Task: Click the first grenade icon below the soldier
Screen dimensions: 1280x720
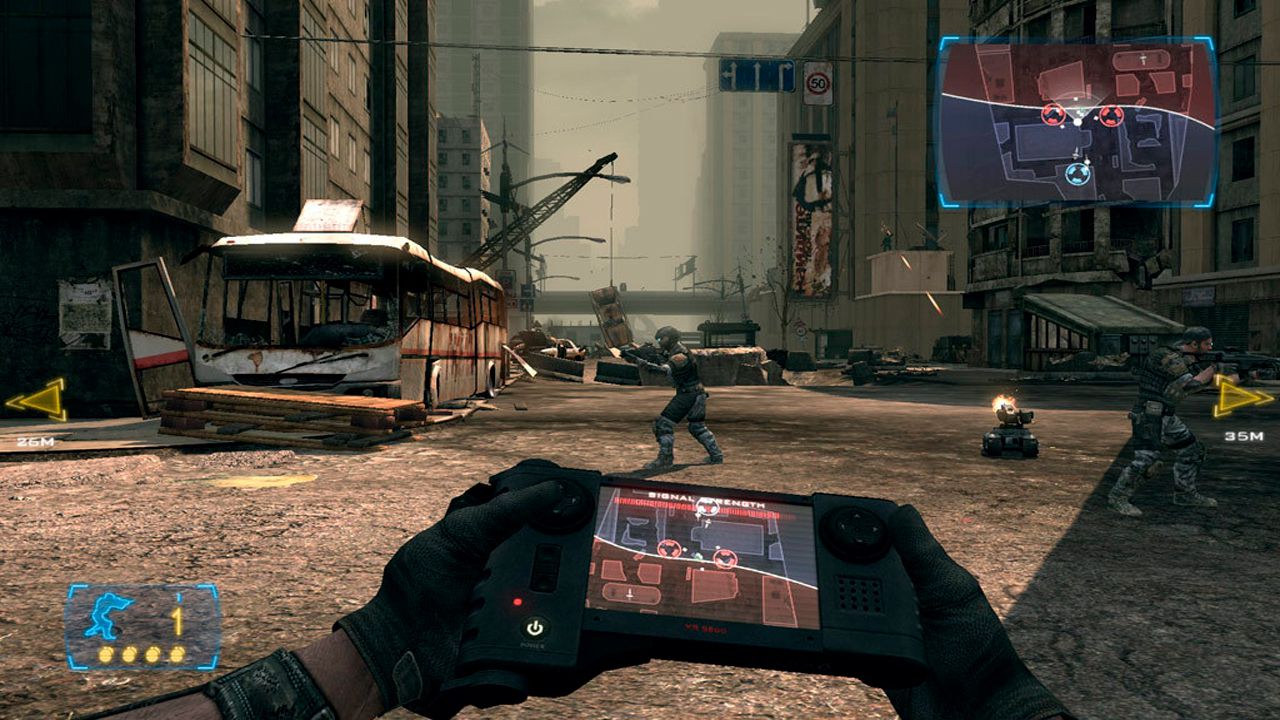Action: point(106,654)
